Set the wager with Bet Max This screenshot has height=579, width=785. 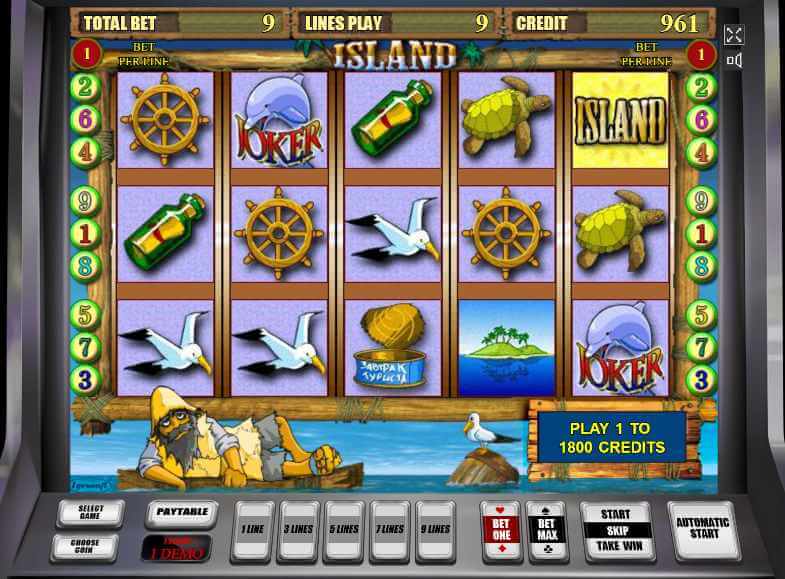546,530
